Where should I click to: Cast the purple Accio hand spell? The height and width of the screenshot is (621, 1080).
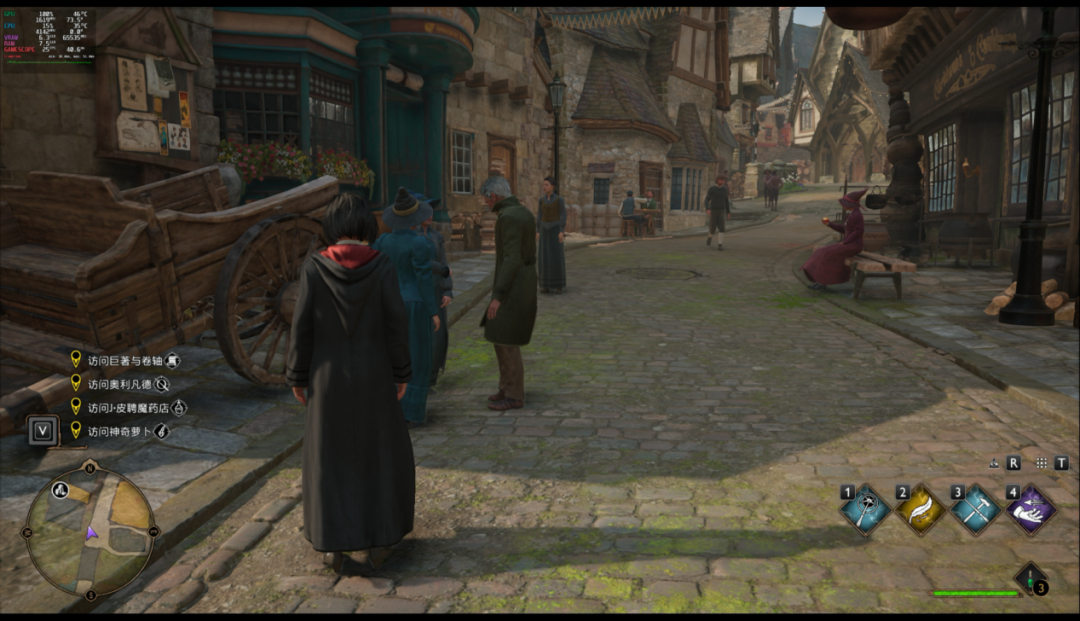click(x=1031, y=510)
